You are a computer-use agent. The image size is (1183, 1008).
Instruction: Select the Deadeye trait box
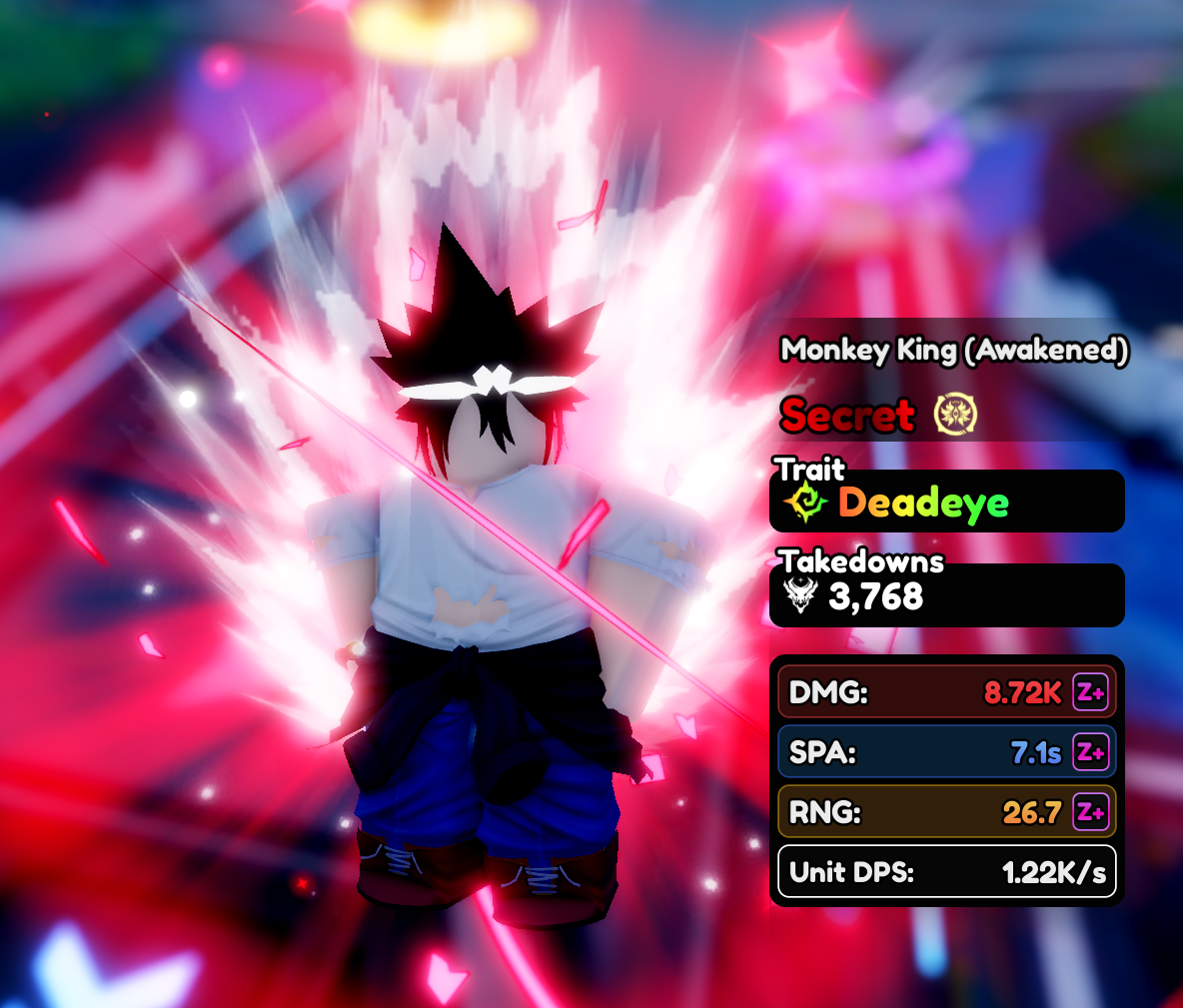pos(946,503)
